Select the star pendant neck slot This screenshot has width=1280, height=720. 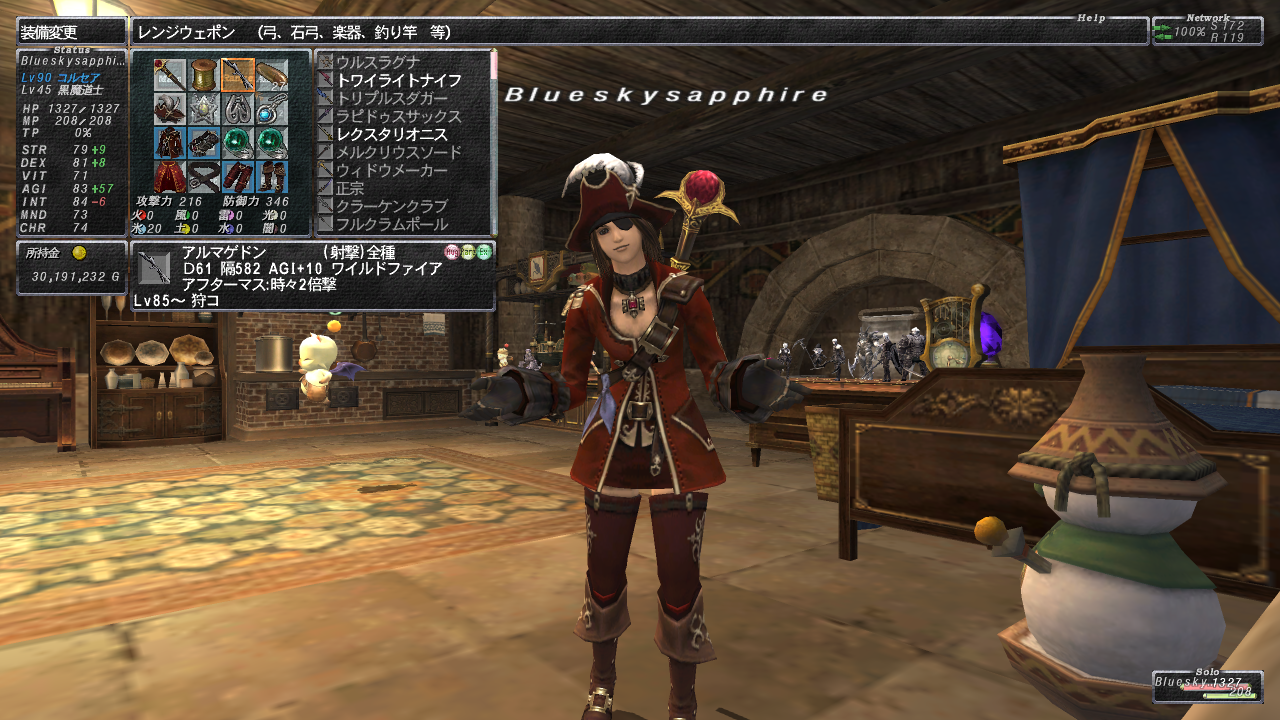click(x=204, y=108)
